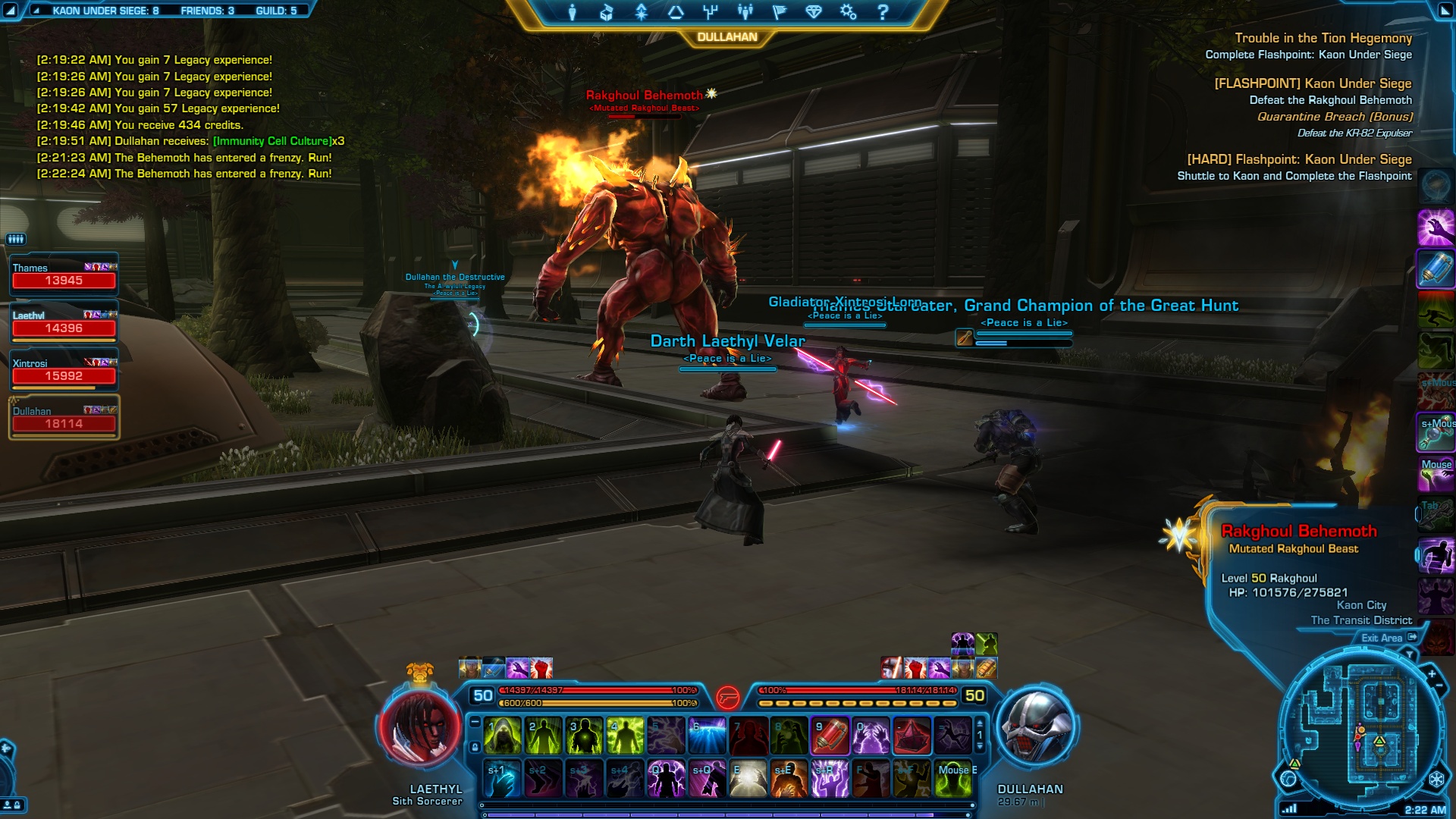The width and height of the screenshot is (1456, 819).
Task: Select Xintrosi's party frame
Action: click(64, 371)
